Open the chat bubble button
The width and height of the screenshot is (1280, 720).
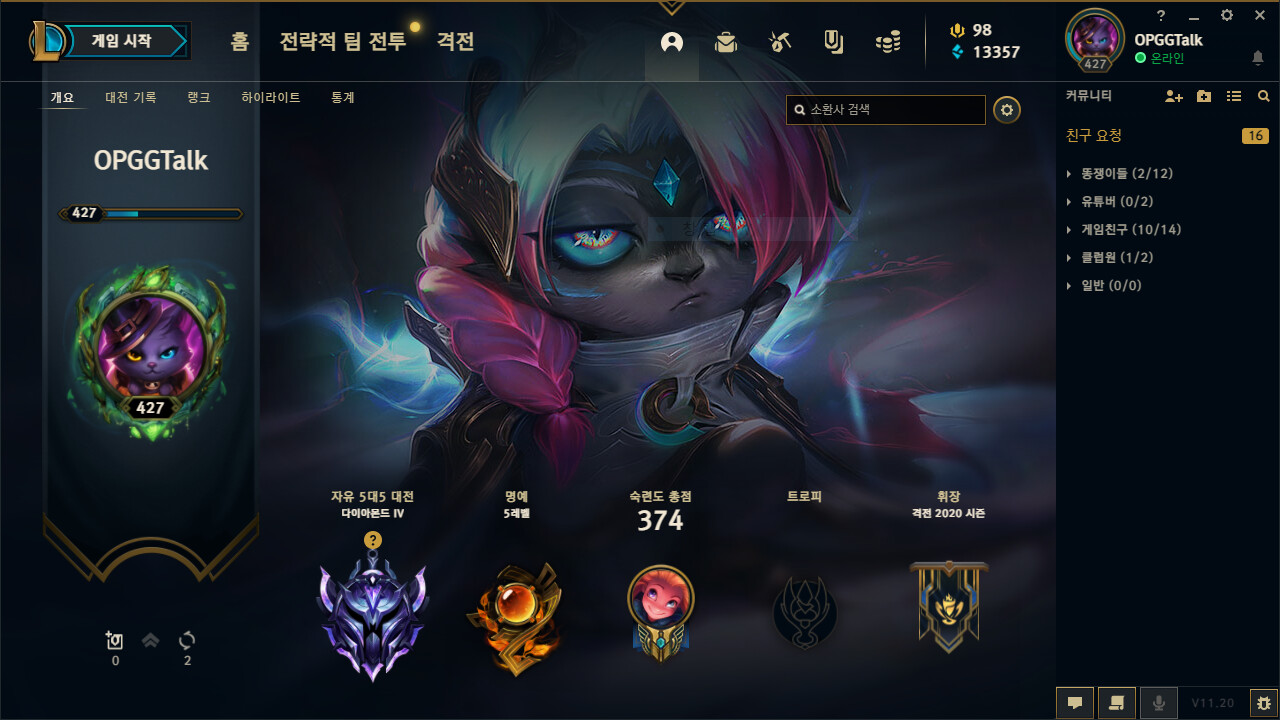(1075, 703)
